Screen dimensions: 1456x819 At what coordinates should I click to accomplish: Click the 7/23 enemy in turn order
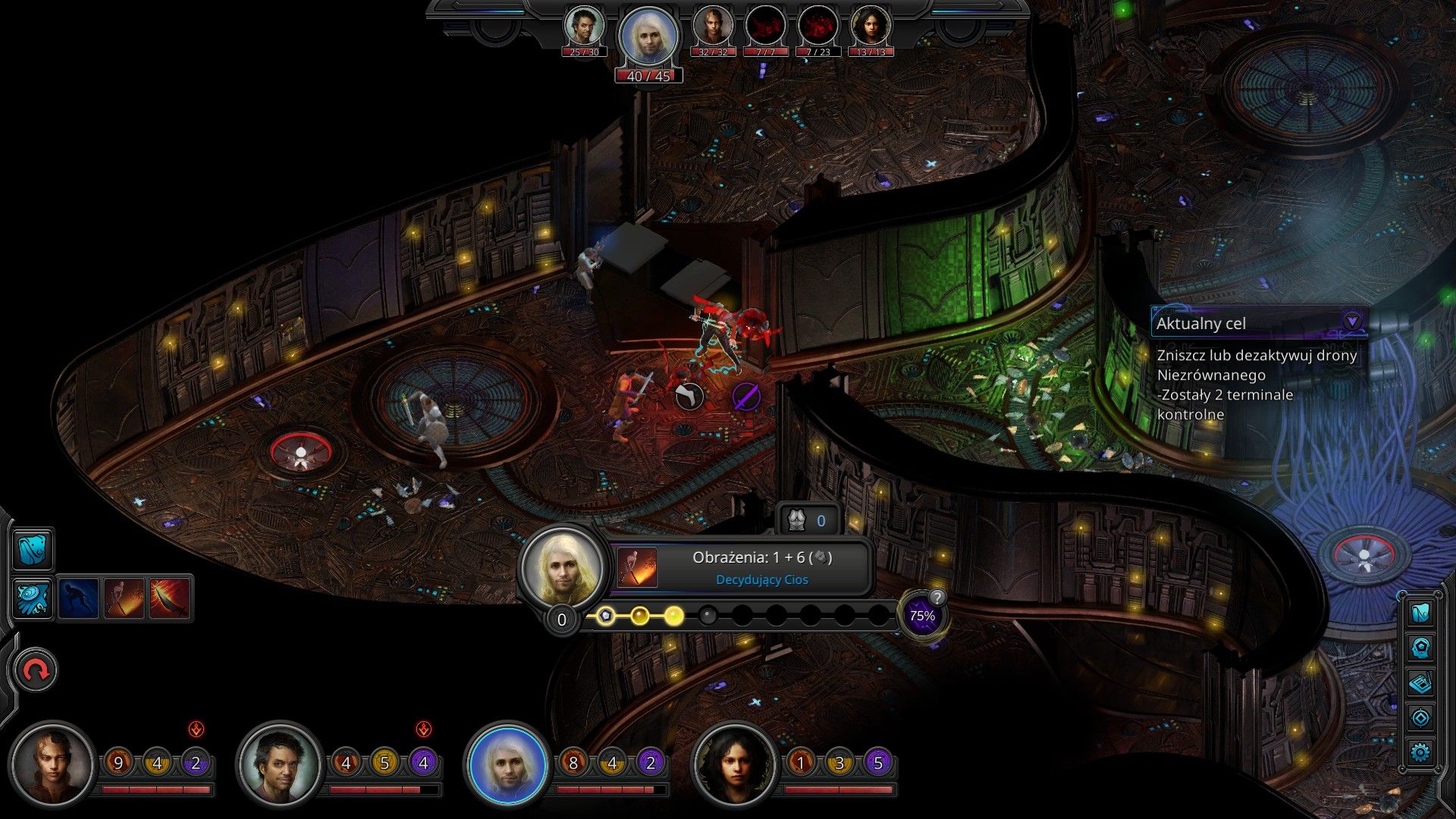[817, 29]
